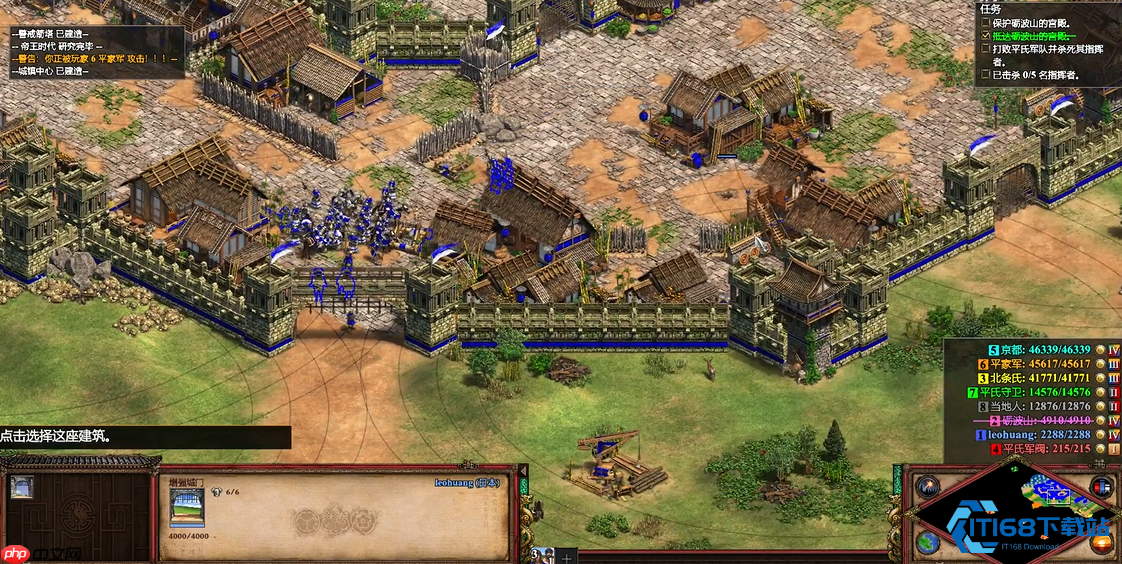The height and width of the screenshot is (564, 1122).
Task: Select the gate command icon in the command panel
Action: 21,487
